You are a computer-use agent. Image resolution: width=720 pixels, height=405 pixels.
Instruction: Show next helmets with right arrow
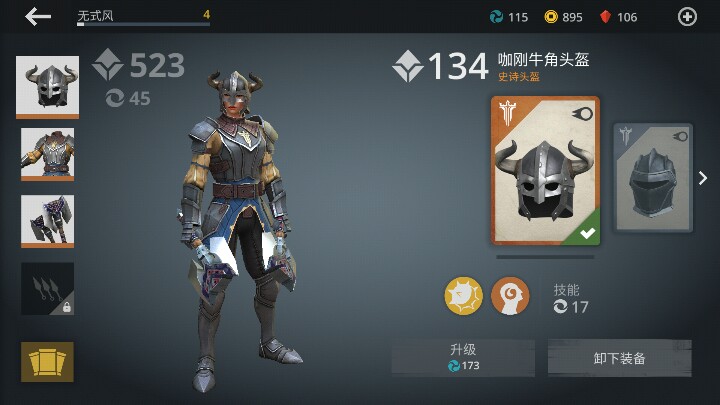click(703, 178)
